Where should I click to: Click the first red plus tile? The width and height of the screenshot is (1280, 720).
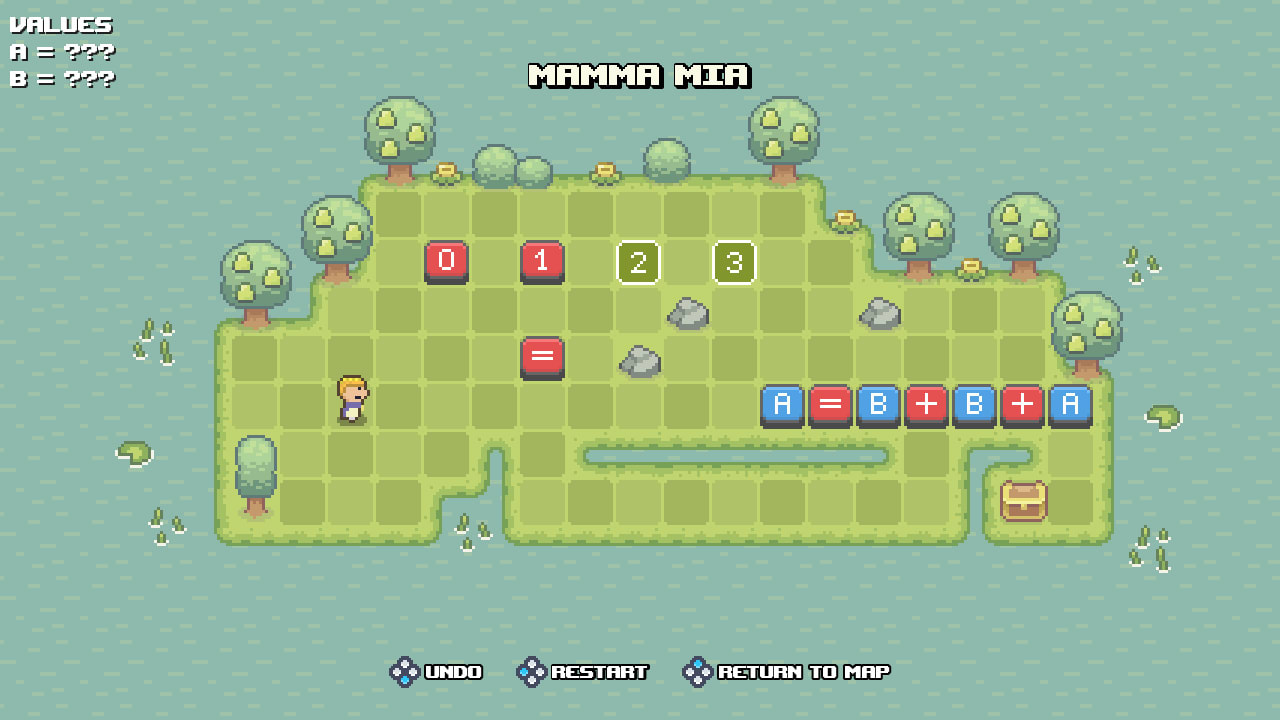pos(927,405)
